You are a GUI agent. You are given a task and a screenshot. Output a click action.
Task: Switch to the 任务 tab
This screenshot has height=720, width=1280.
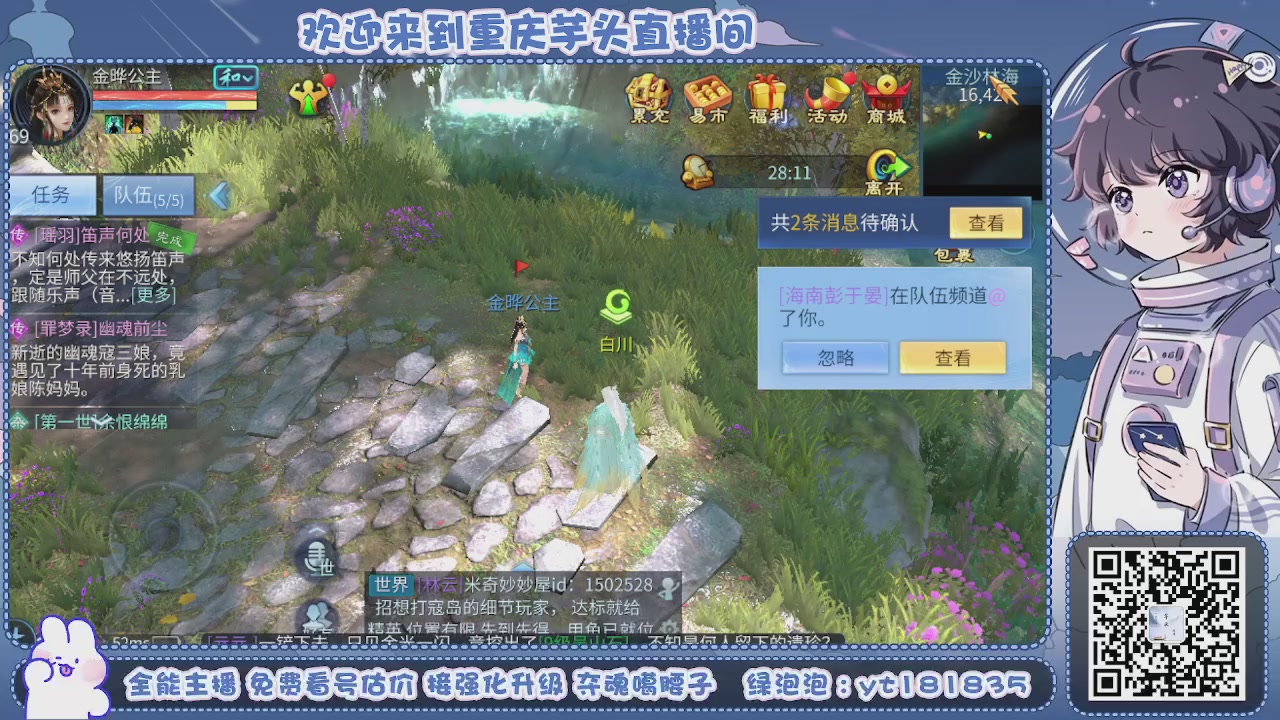click(50, 196)
